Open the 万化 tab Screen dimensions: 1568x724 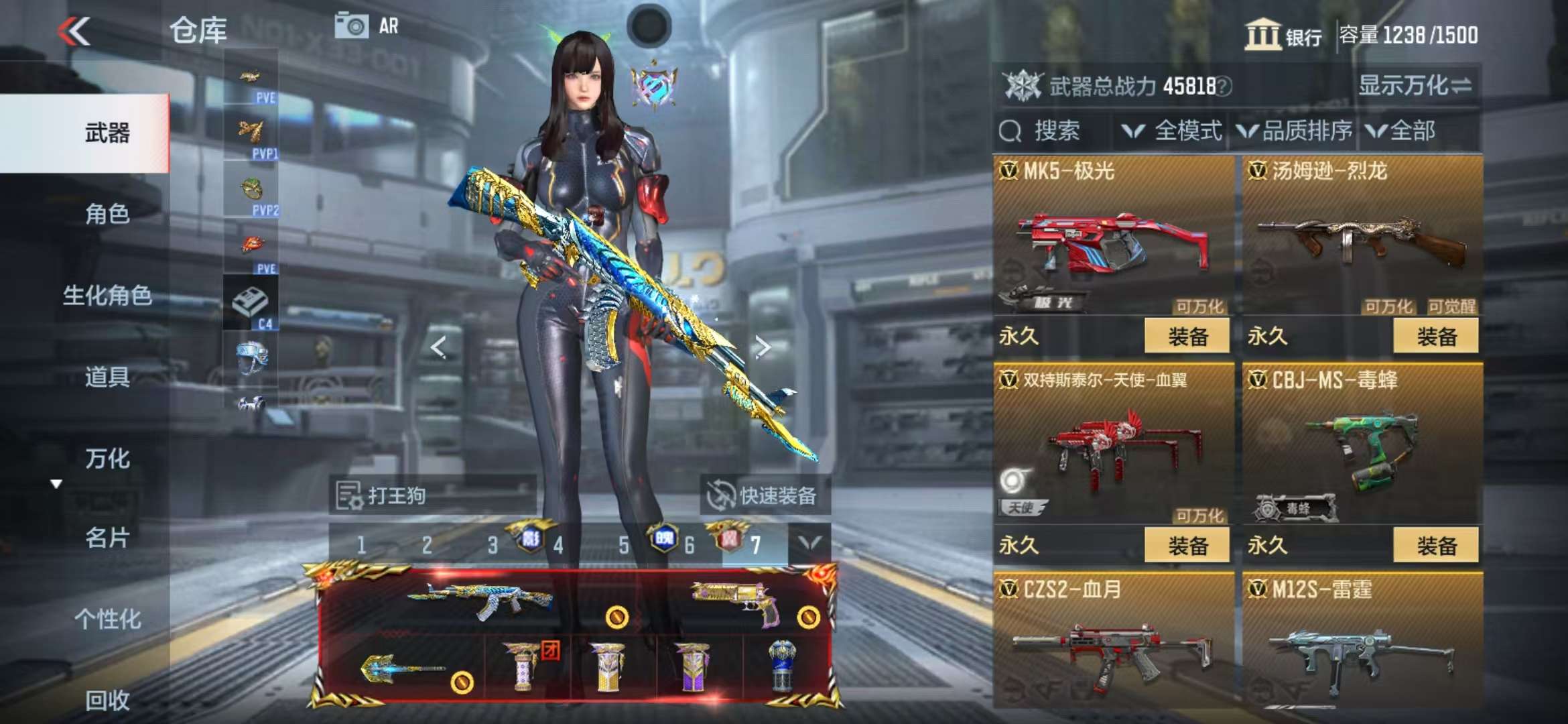coord(107,459)
